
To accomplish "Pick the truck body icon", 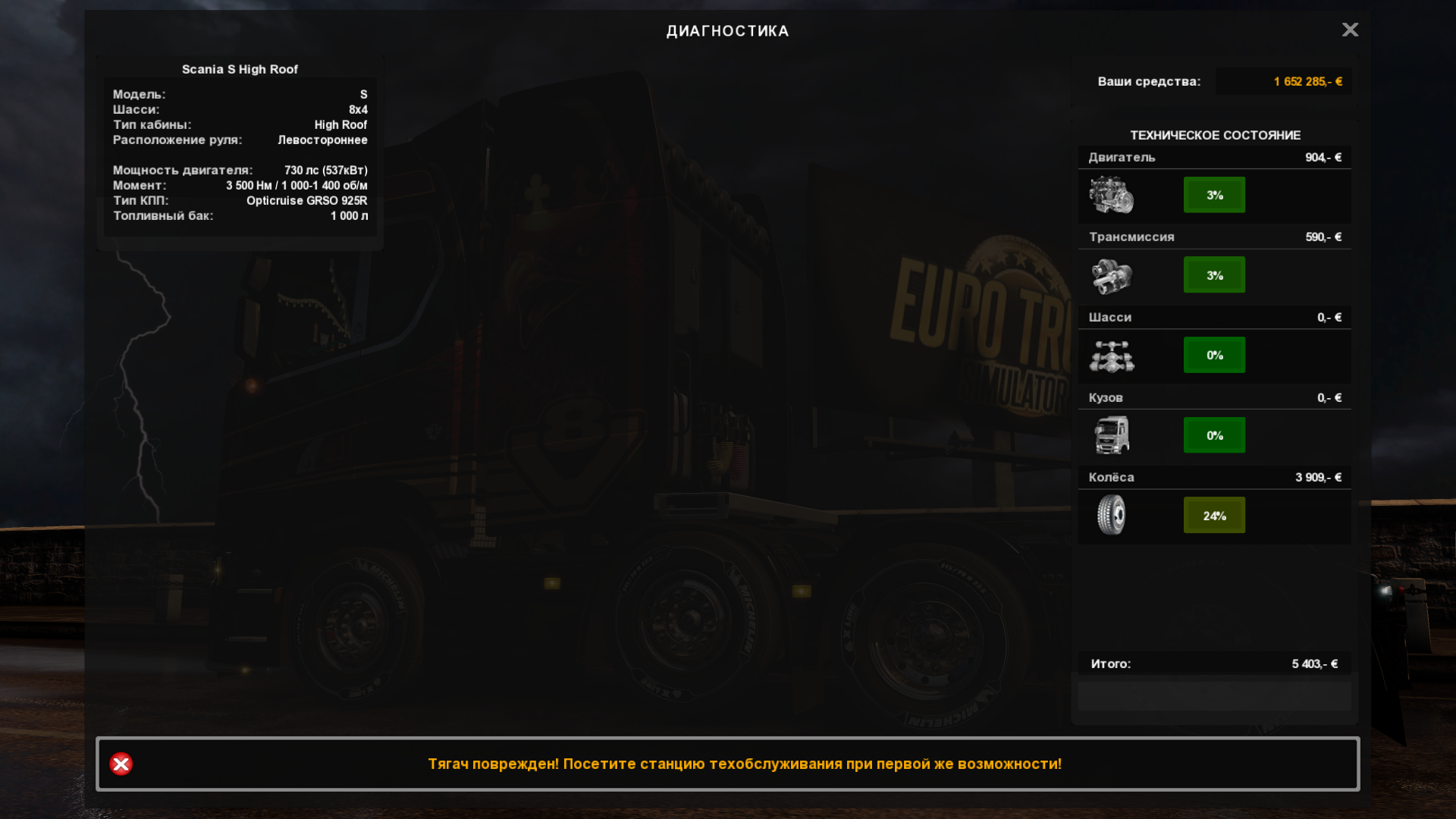I will point(1111,435).
